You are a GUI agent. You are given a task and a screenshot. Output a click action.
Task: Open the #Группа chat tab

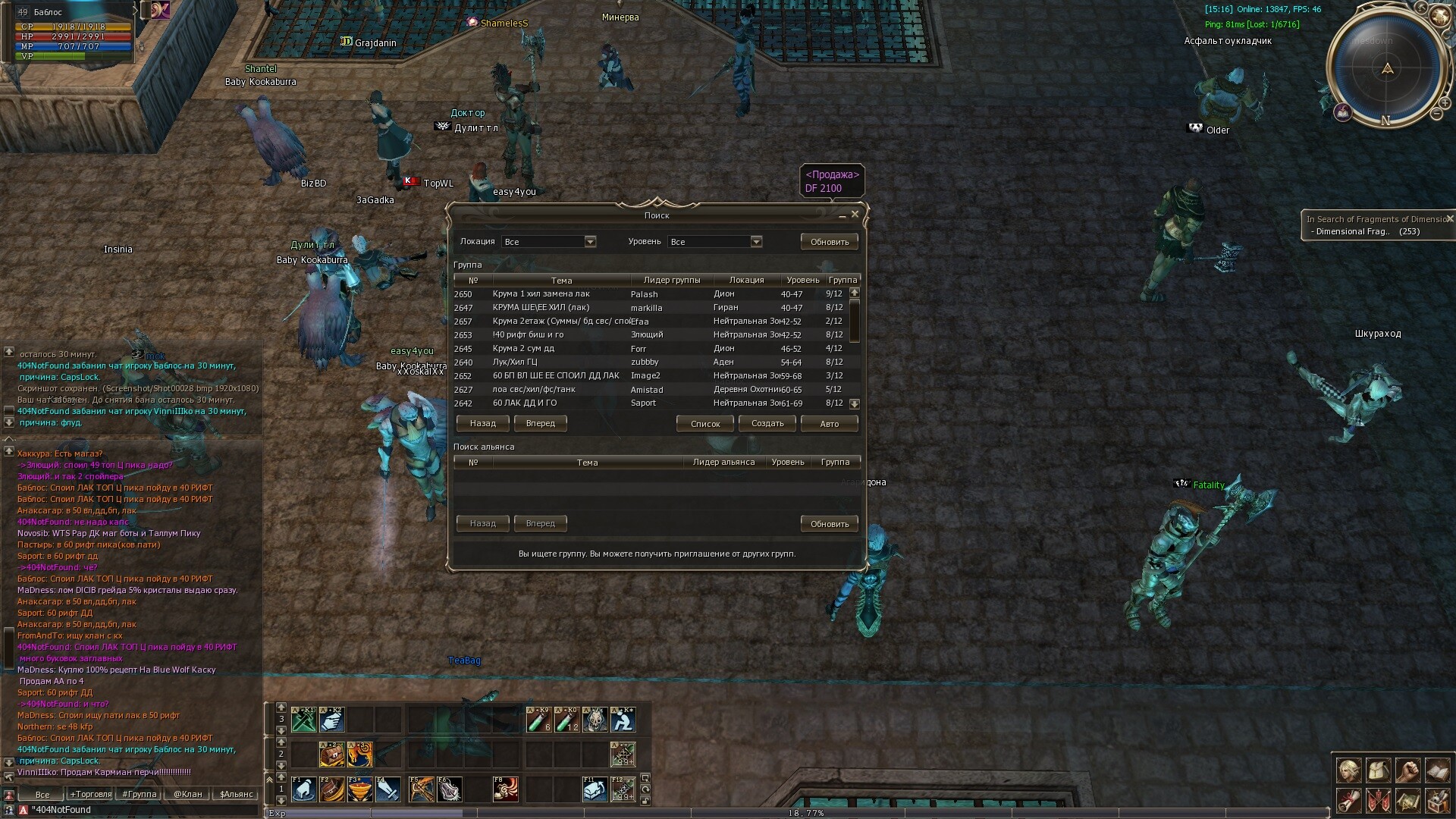140,794
